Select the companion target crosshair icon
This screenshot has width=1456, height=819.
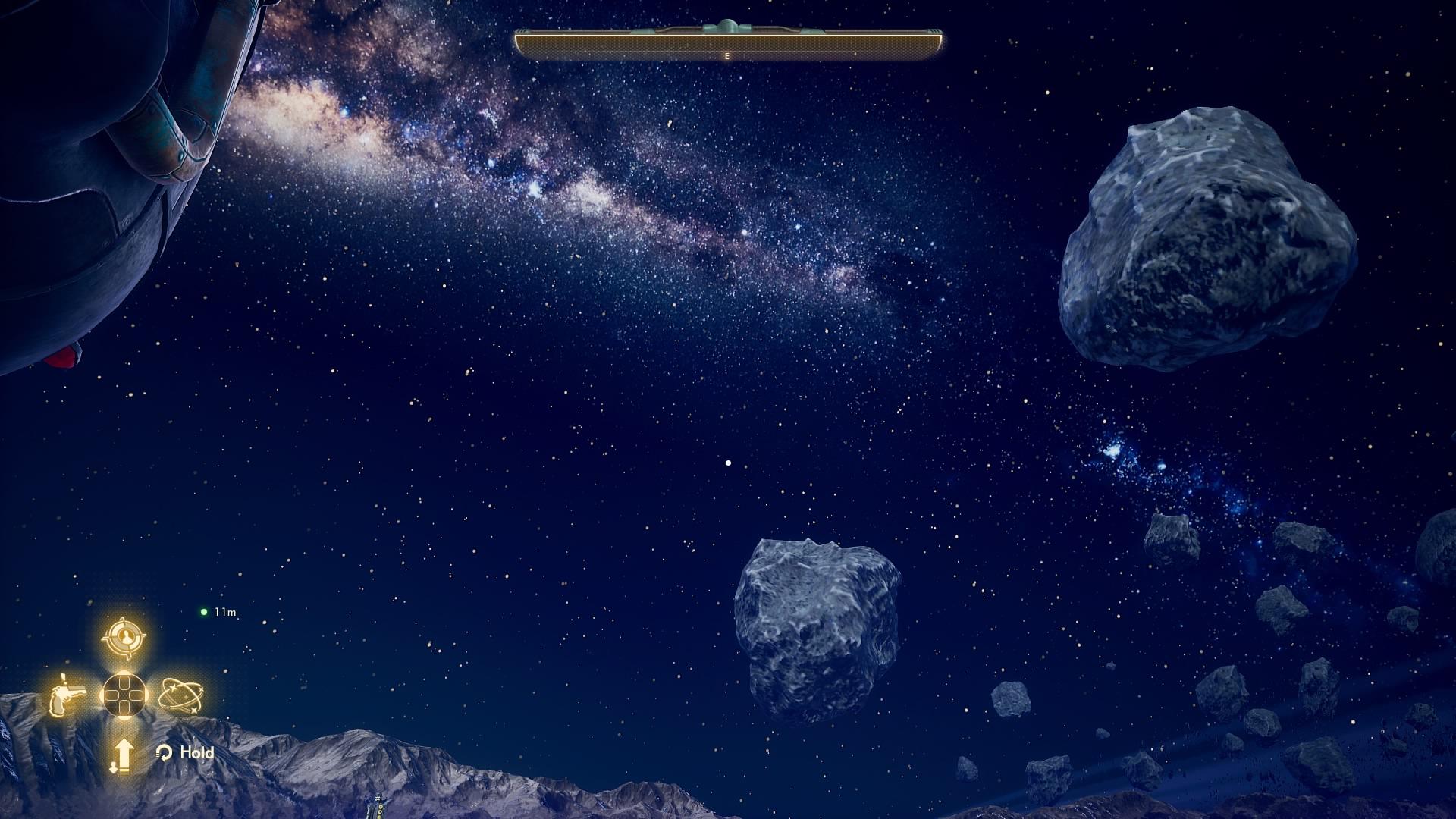pos(124,638)
